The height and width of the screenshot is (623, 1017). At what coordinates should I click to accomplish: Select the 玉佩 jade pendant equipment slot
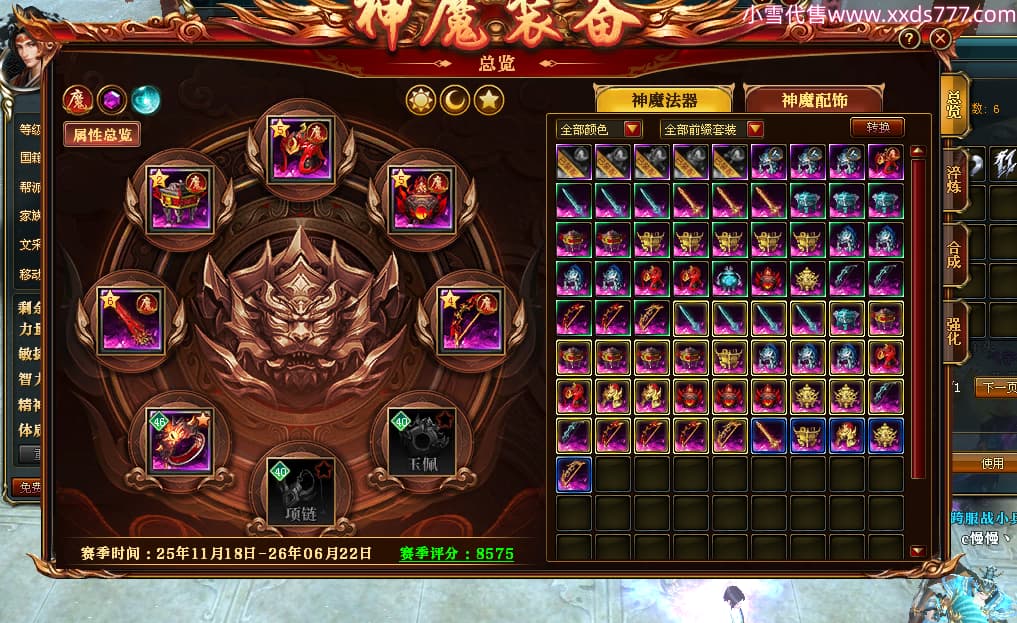click(421, 442)
